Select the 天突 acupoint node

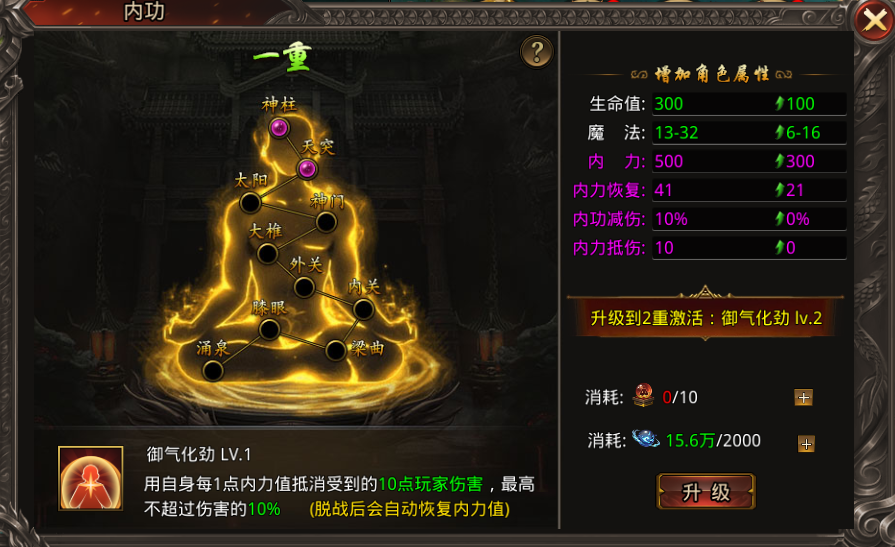tap(307, 168)
